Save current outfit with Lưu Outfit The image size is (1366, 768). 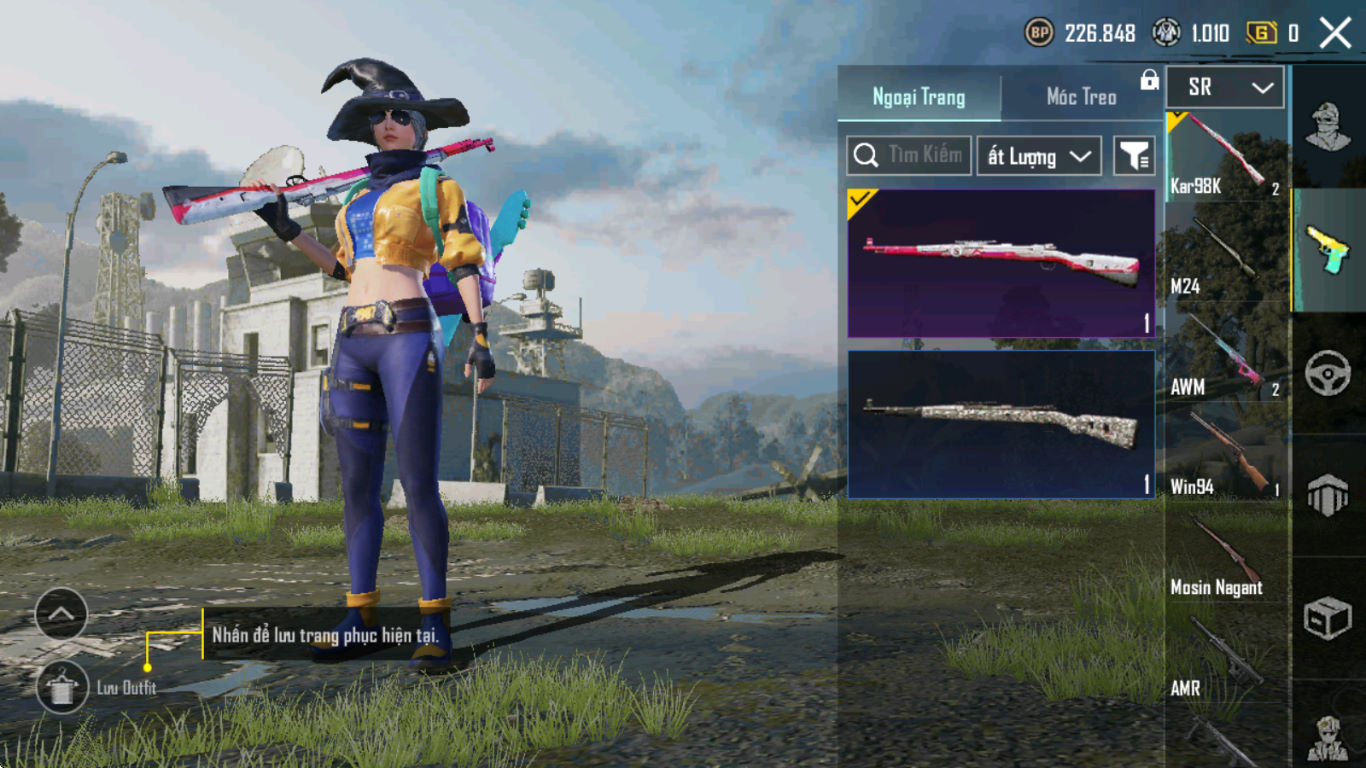point(62,686)
